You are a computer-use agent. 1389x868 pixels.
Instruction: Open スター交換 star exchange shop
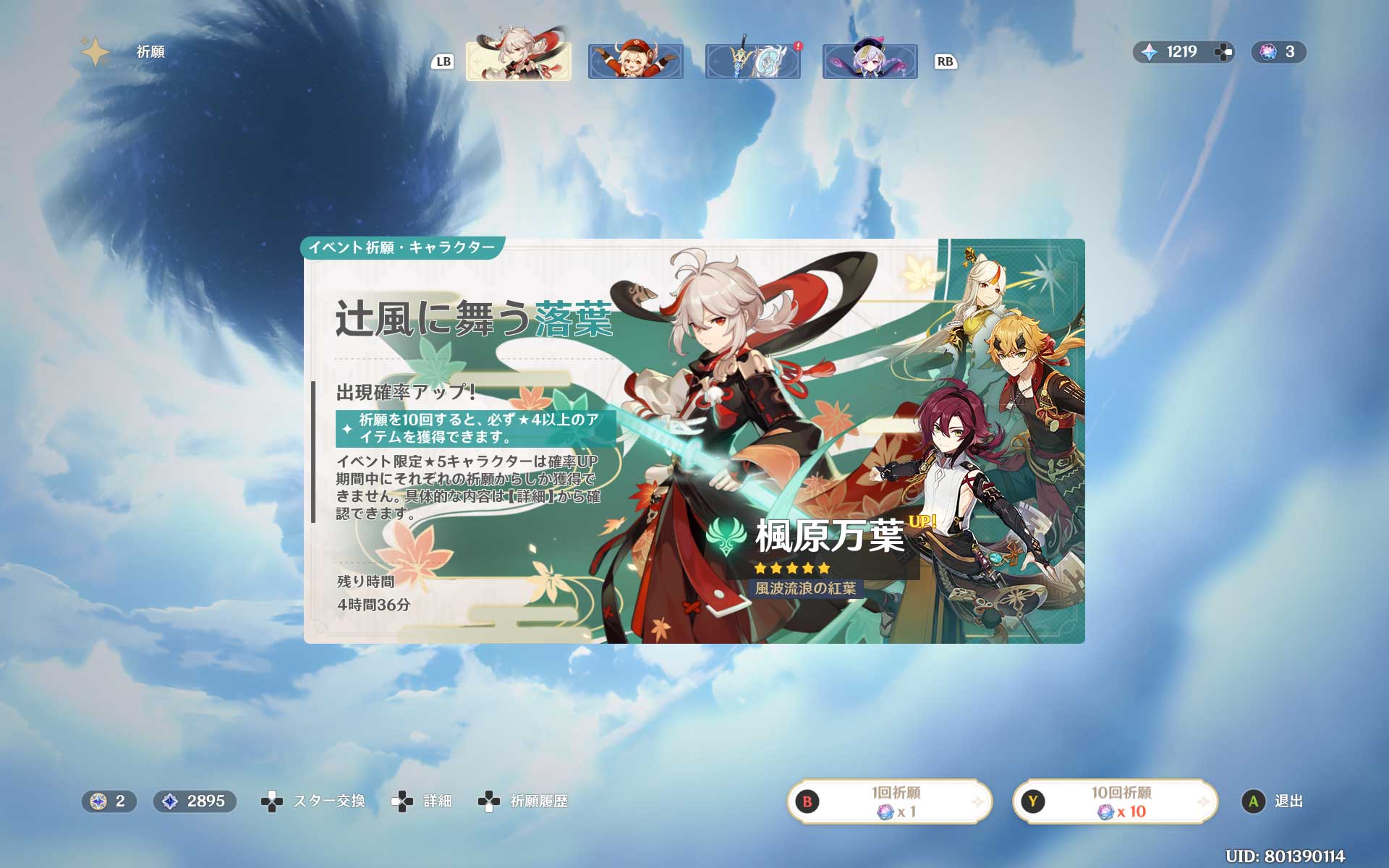tap(313, 801)
